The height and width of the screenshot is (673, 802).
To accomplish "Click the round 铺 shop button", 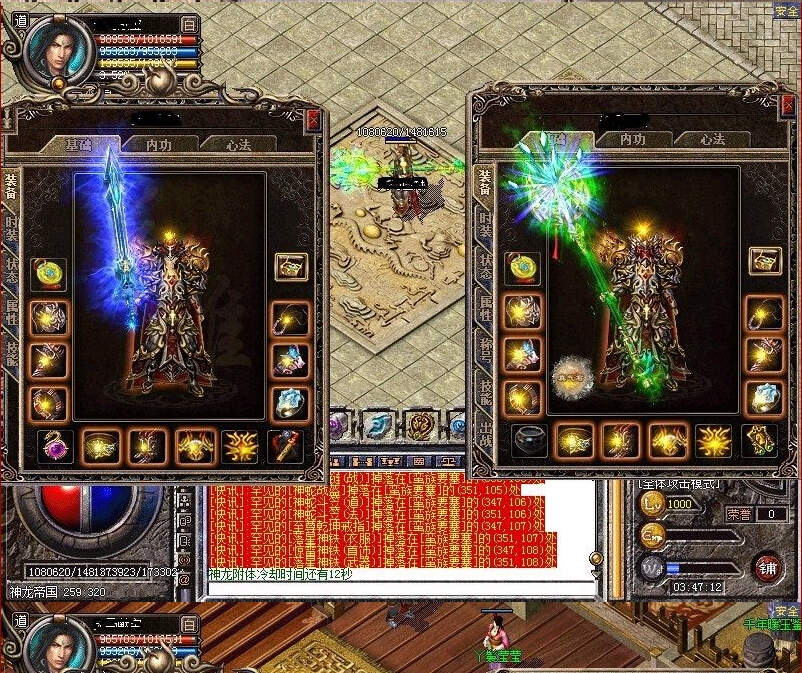I will [x=768, y=567].
